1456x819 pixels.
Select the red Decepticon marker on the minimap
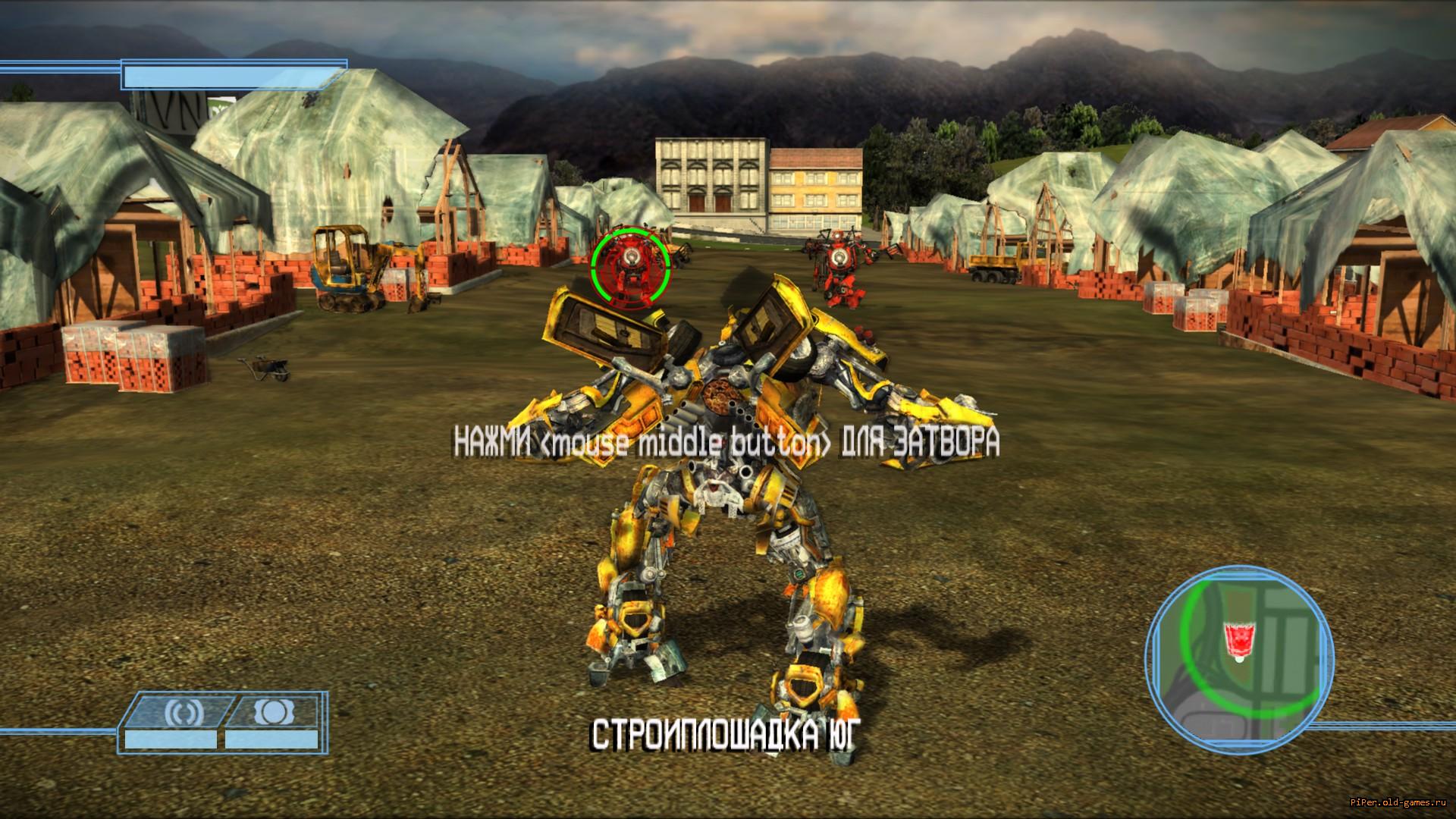[x=1236, y=639]
